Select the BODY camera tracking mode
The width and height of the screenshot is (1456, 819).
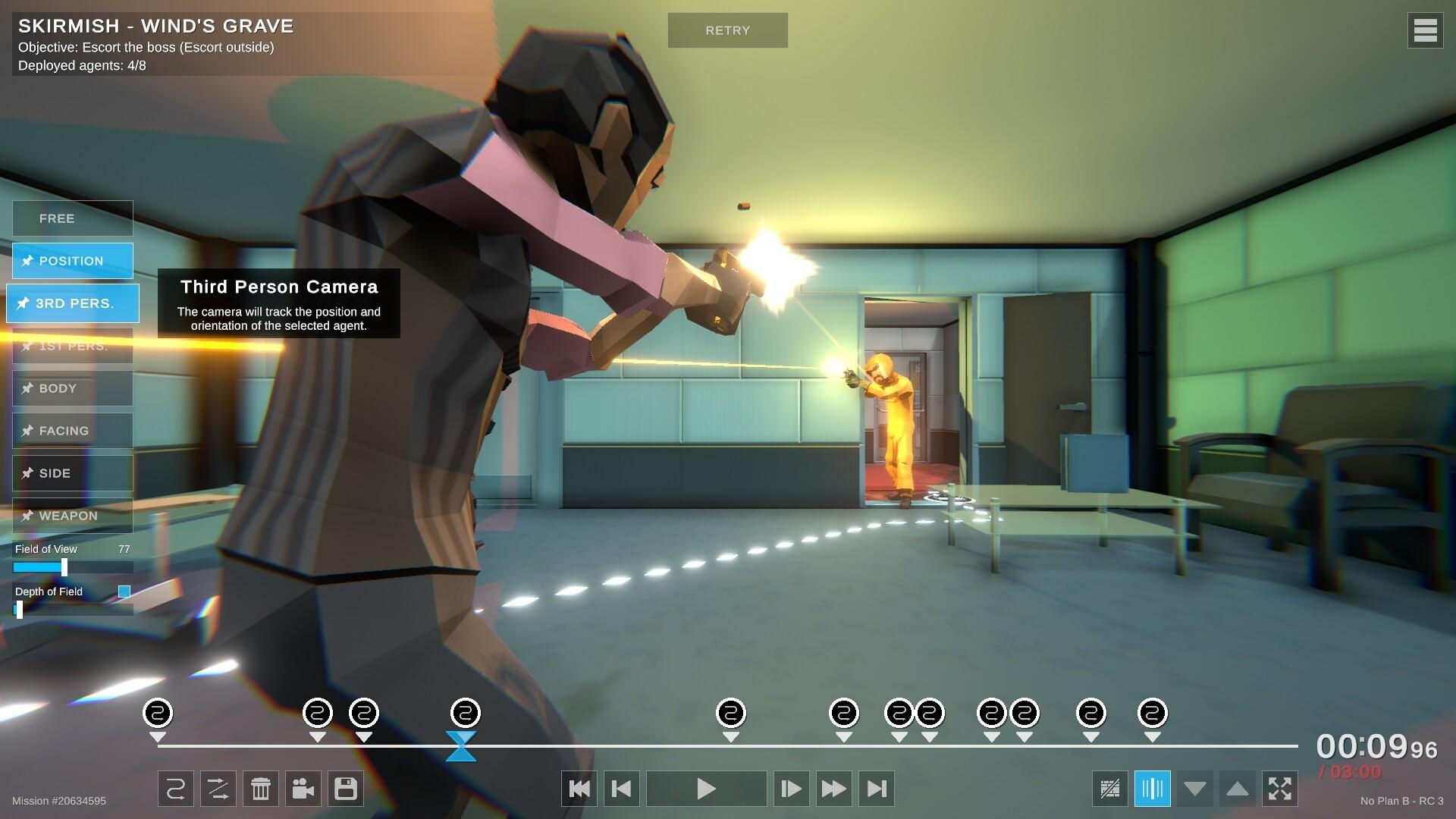(72, 388)
